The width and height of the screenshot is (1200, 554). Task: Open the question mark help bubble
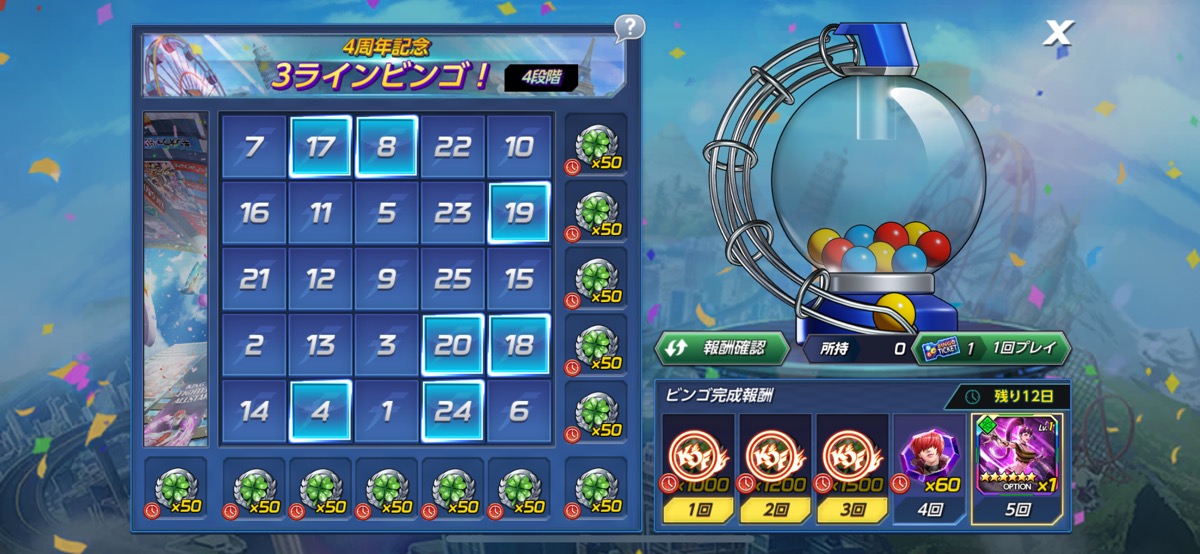click(x=629, y=27)
